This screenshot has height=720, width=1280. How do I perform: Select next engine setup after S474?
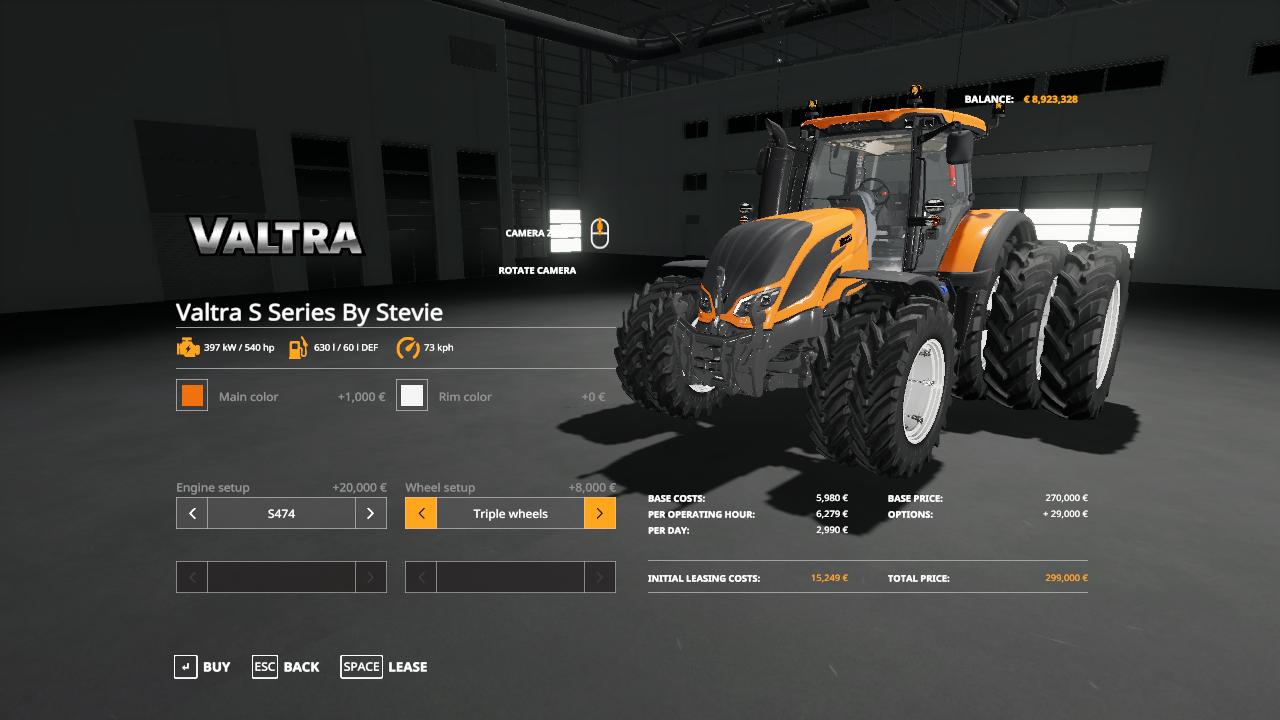370,514
